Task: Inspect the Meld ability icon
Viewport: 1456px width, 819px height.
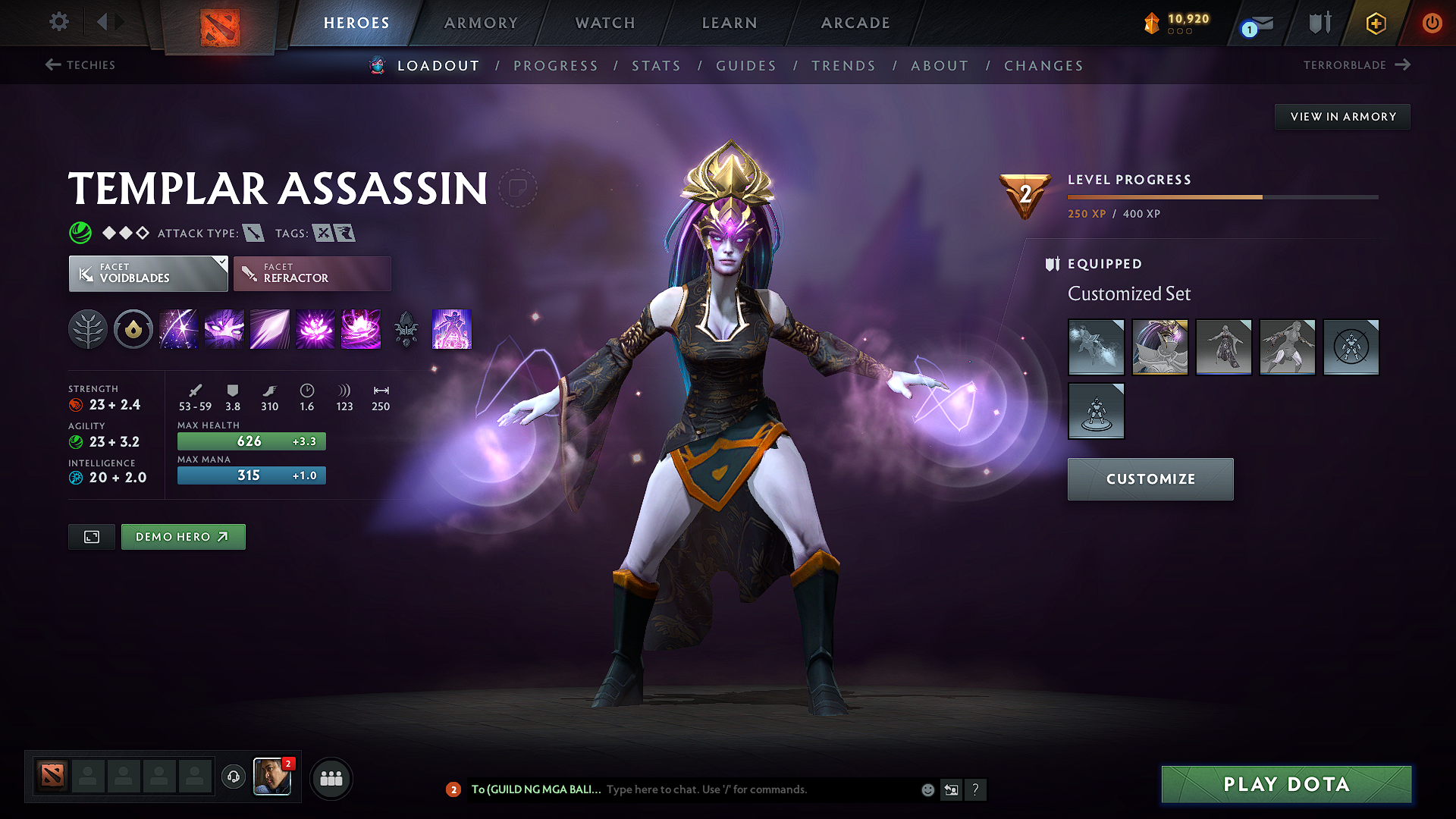Action: [224, 329]
